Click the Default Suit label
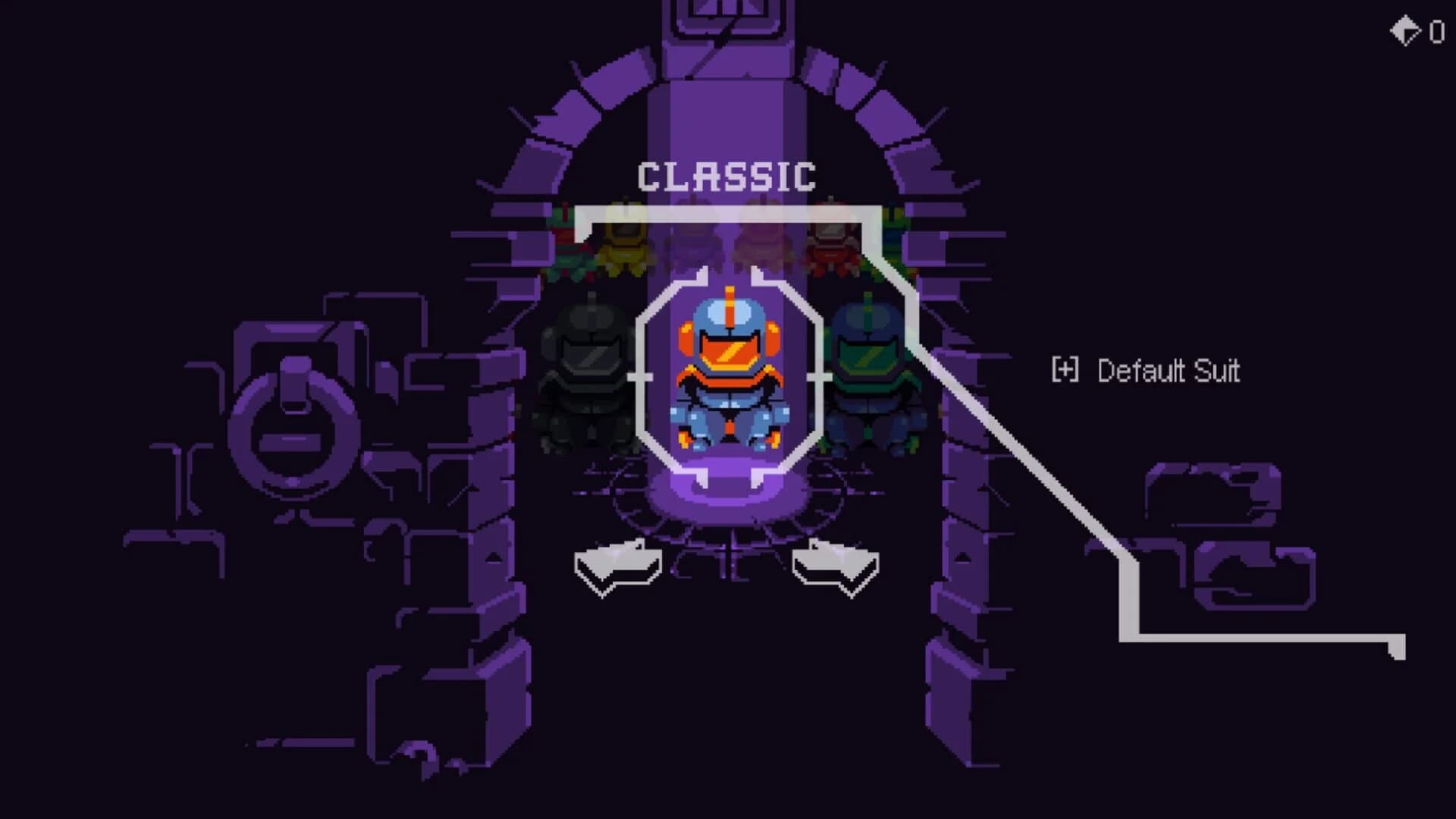The width and height of the screenshot is (1456, 819). point(1168,372)
